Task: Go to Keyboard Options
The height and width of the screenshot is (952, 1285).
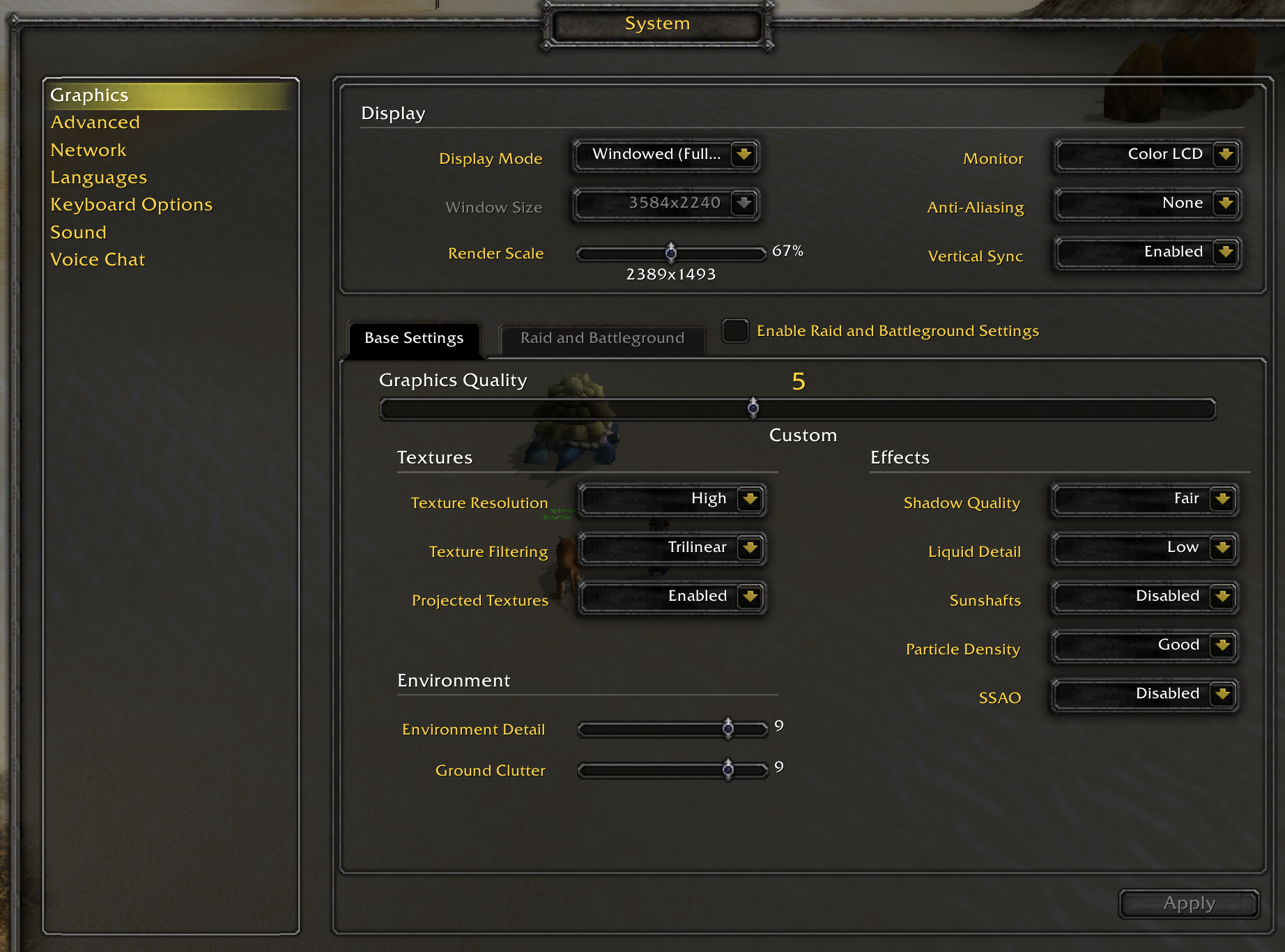Action: (131, 205)
